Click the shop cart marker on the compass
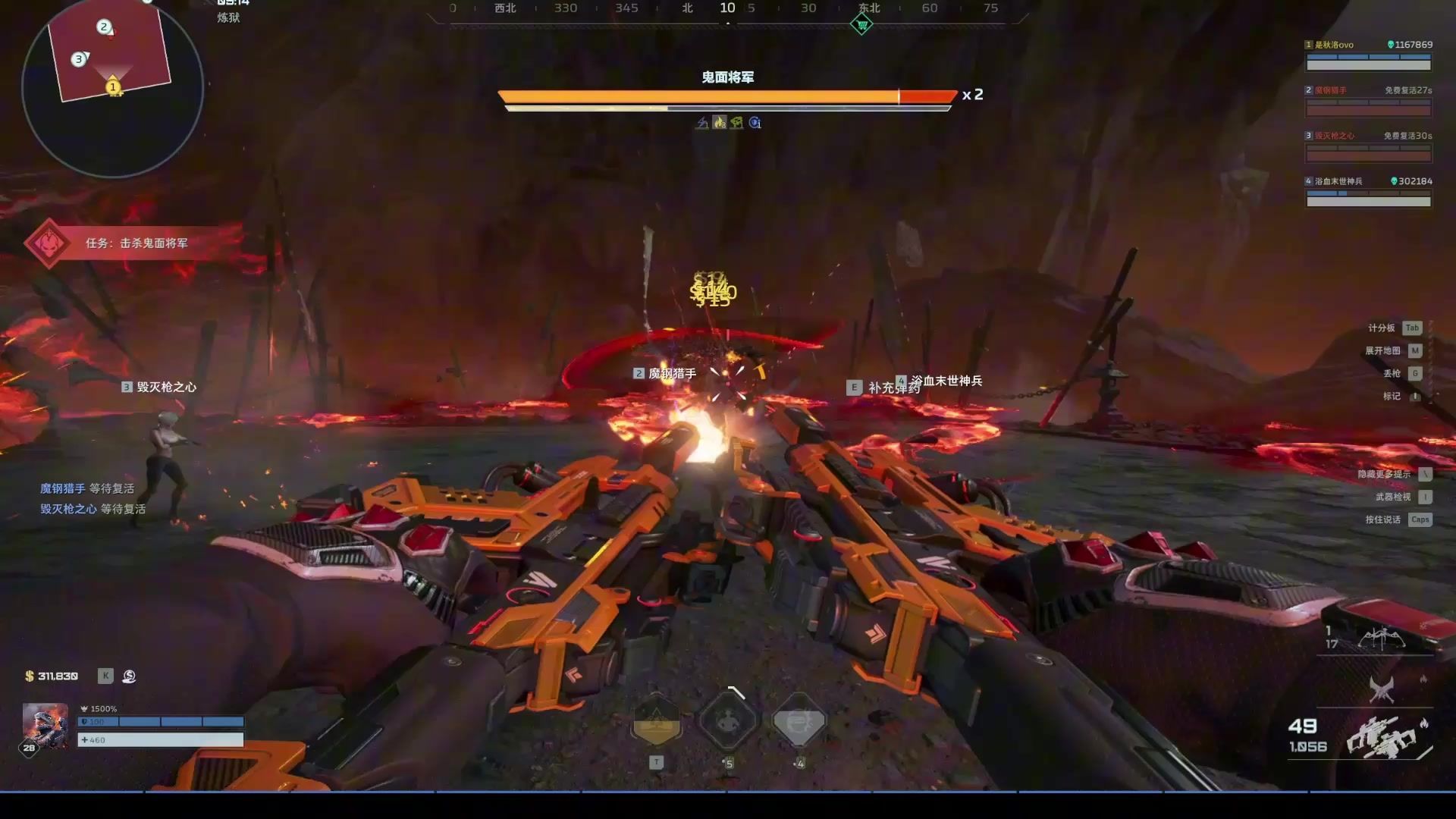 coord(861,25)
